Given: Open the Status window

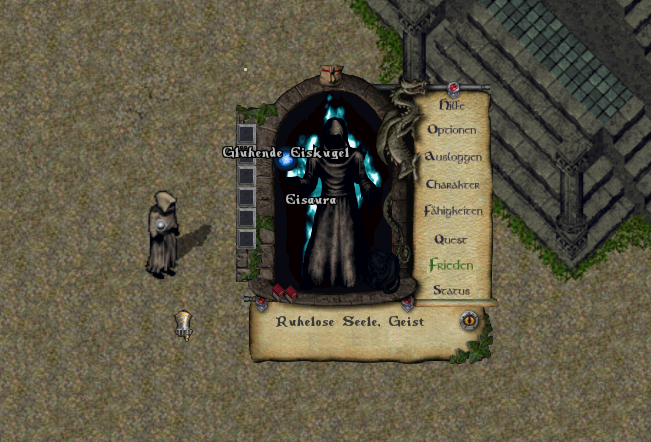Looking at the screenshot, I should pos(451,291).
